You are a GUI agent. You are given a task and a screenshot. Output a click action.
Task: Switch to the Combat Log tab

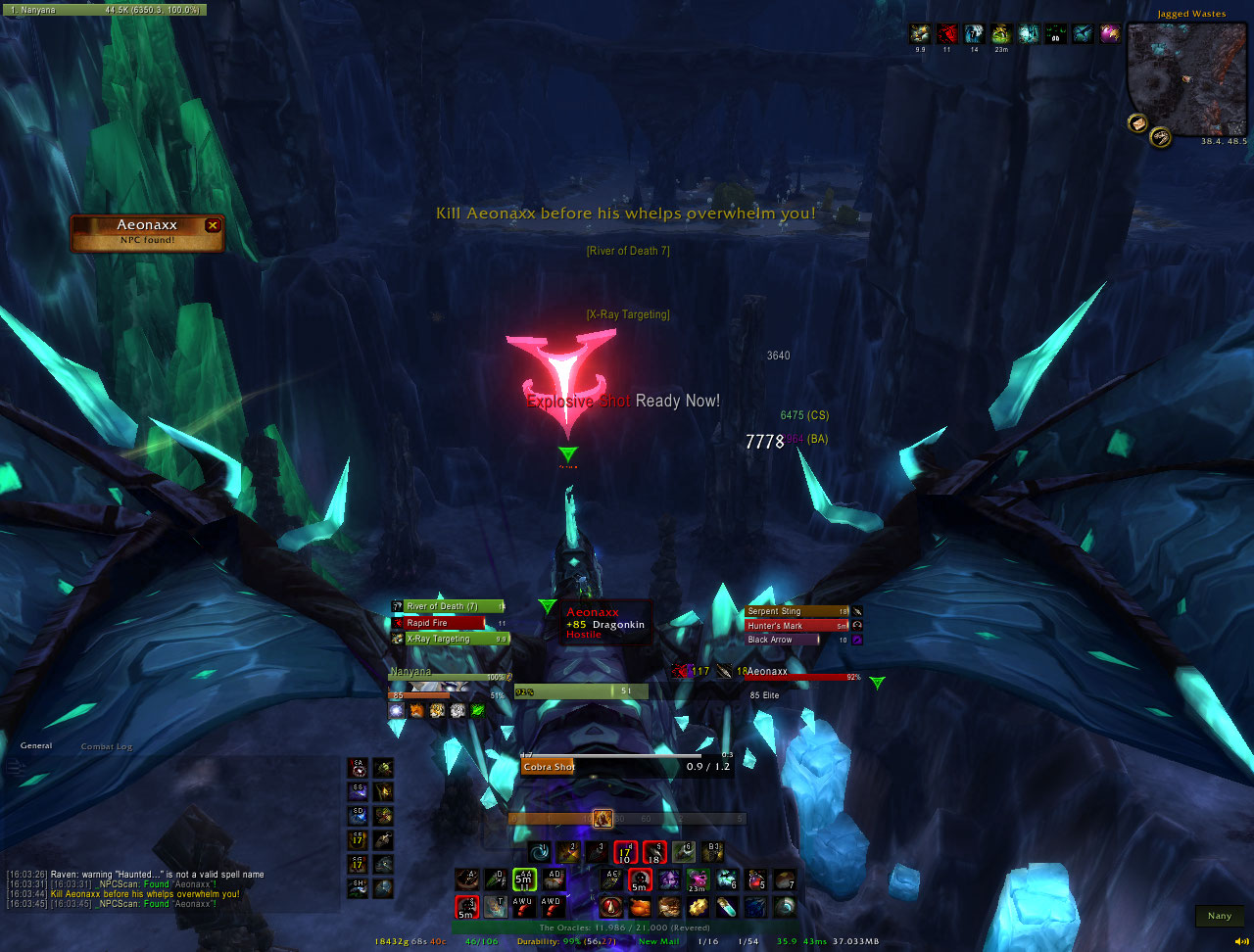tap(106, 746)
